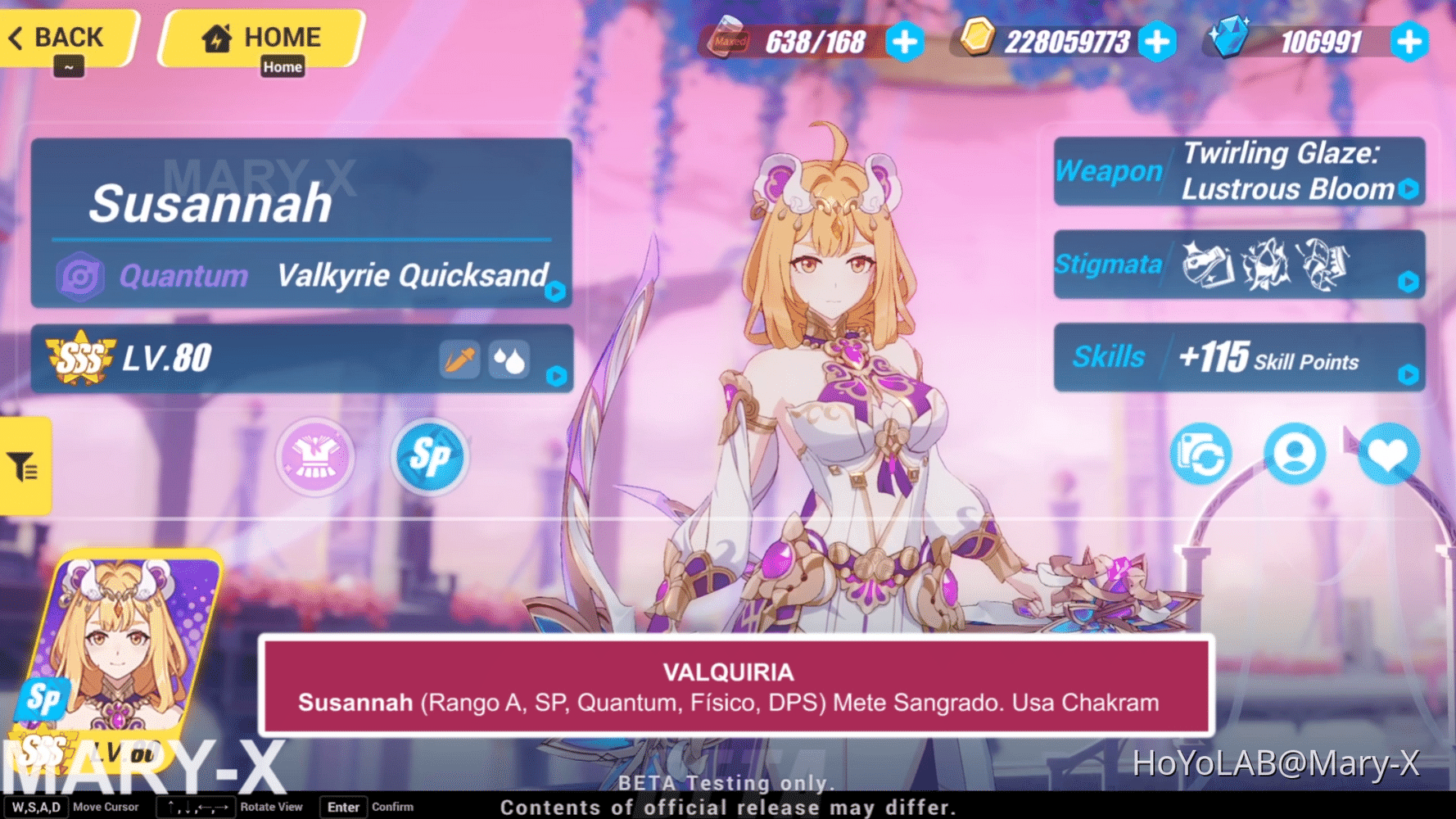Click the water droplet icon beside LV.80
The height and width of the screenshot is (819, 1456).
(x=508, y=359)
